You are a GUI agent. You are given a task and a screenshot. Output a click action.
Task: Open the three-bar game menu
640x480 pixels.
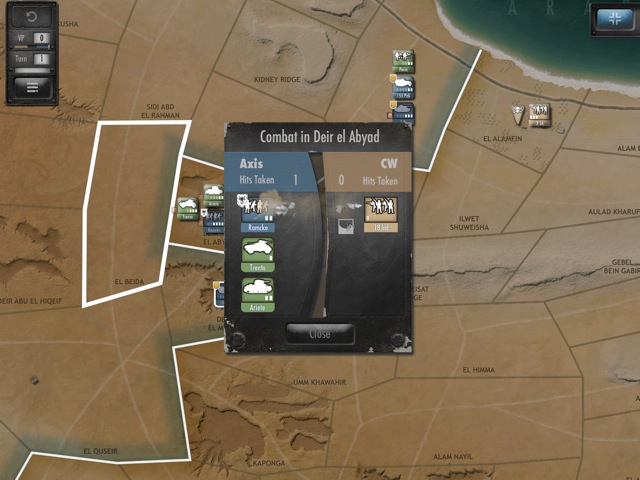[x=31, y=86]
